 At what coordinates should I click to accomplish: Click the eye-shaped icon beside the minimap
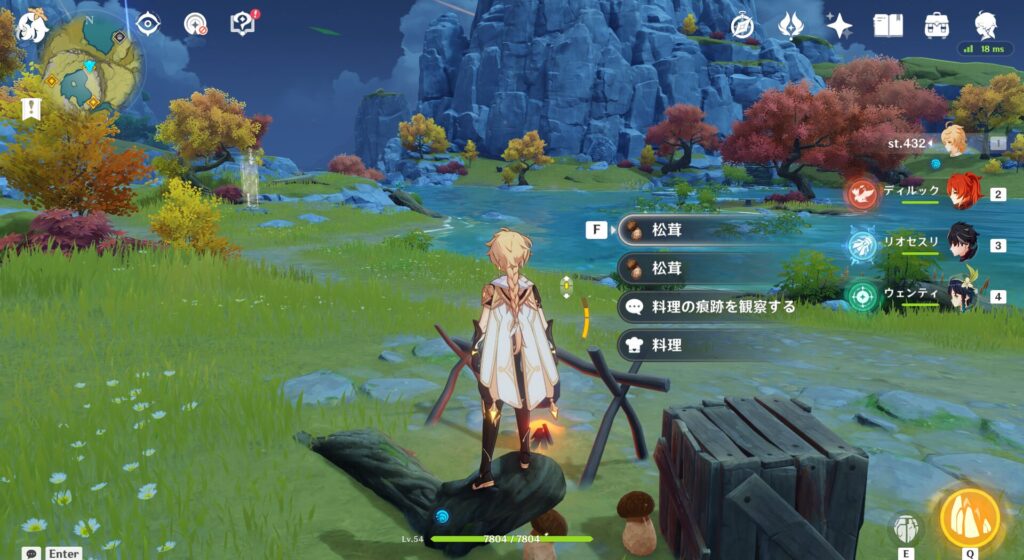point(149,24)
